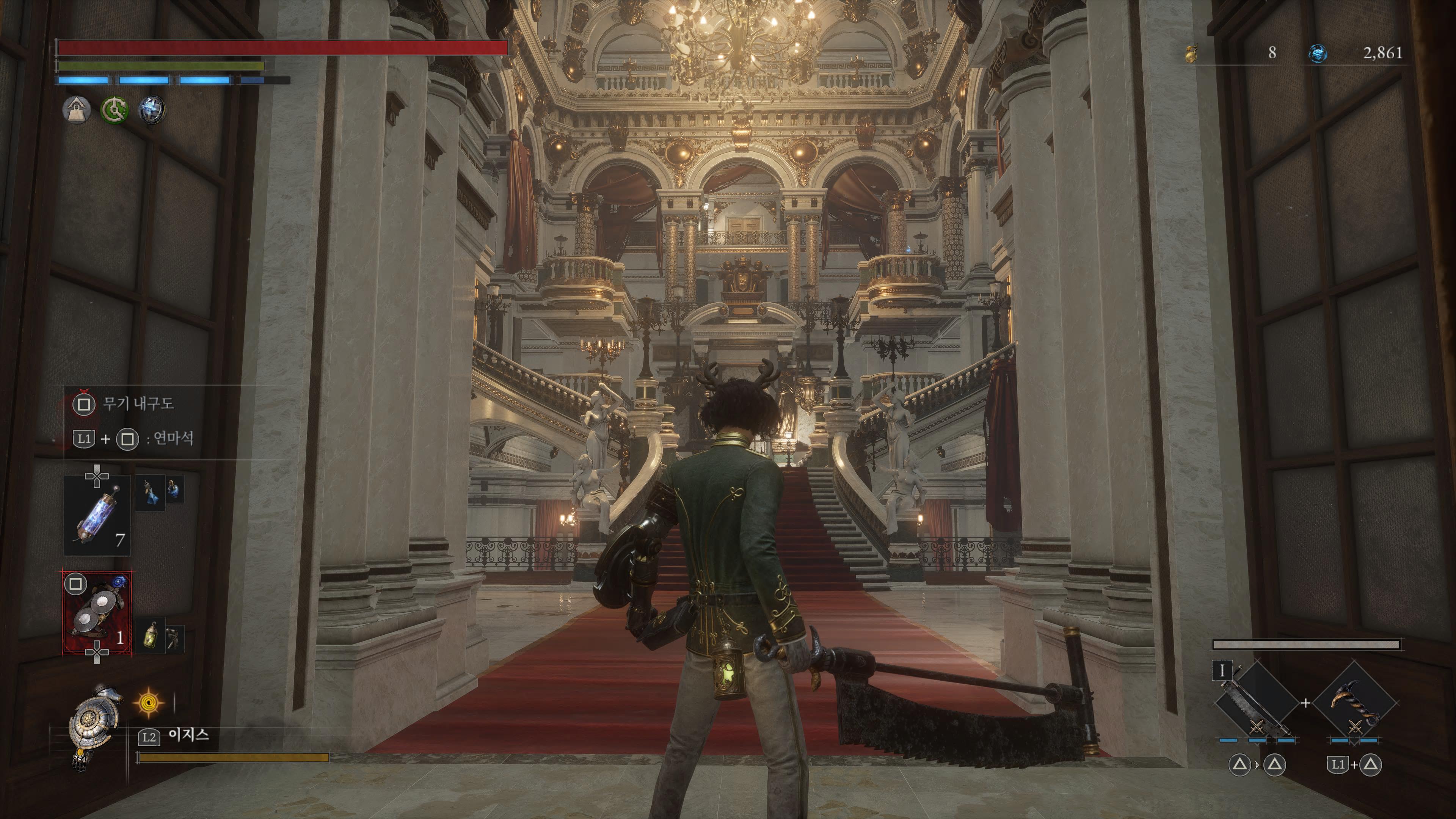Click the blue orb buff icon
This screenshot has width=1456, height=819.
point(152,110)
